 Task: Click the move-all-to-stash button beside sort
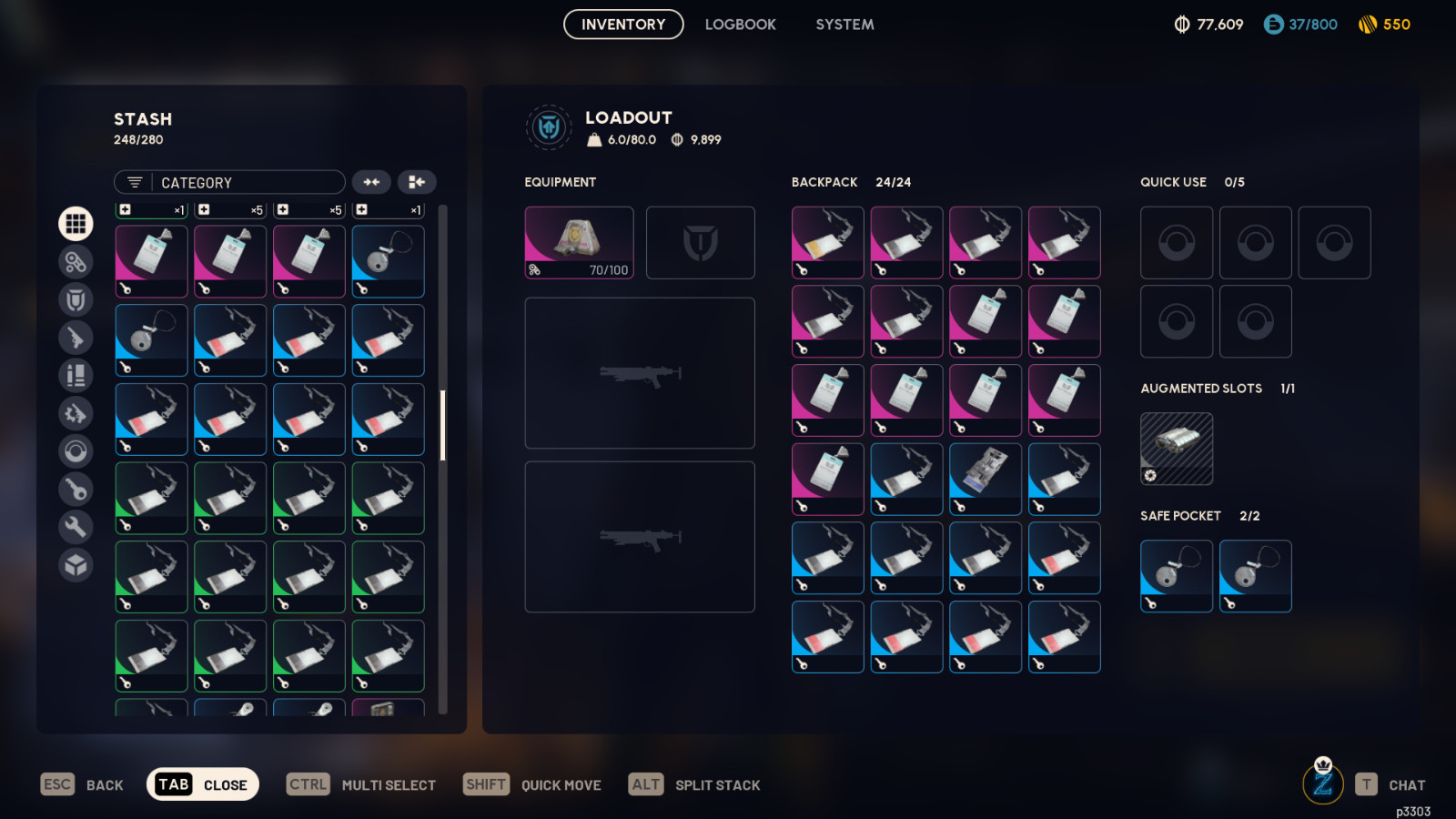pos(417,183)
